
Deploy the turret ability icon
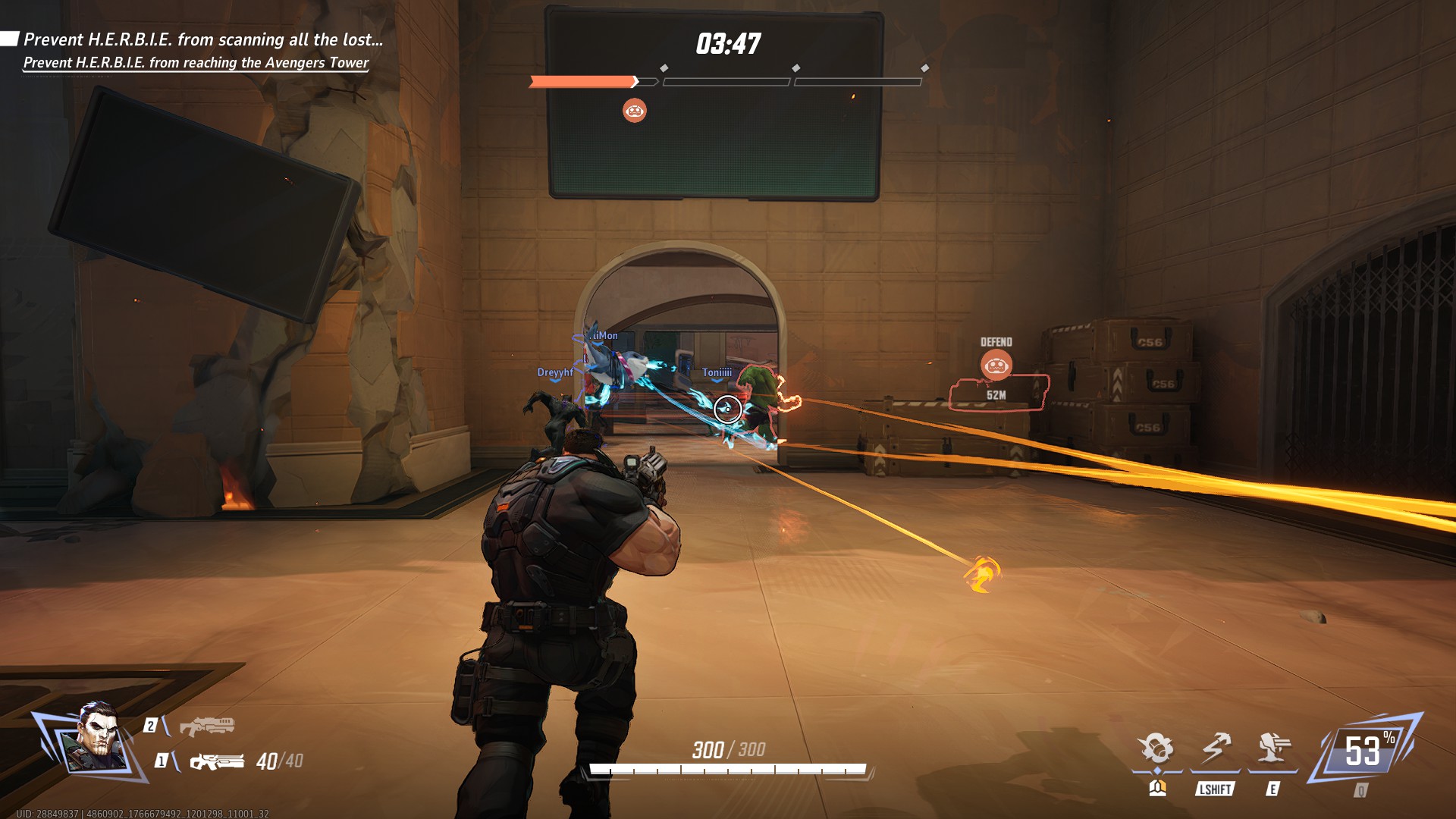point(1273,748)
